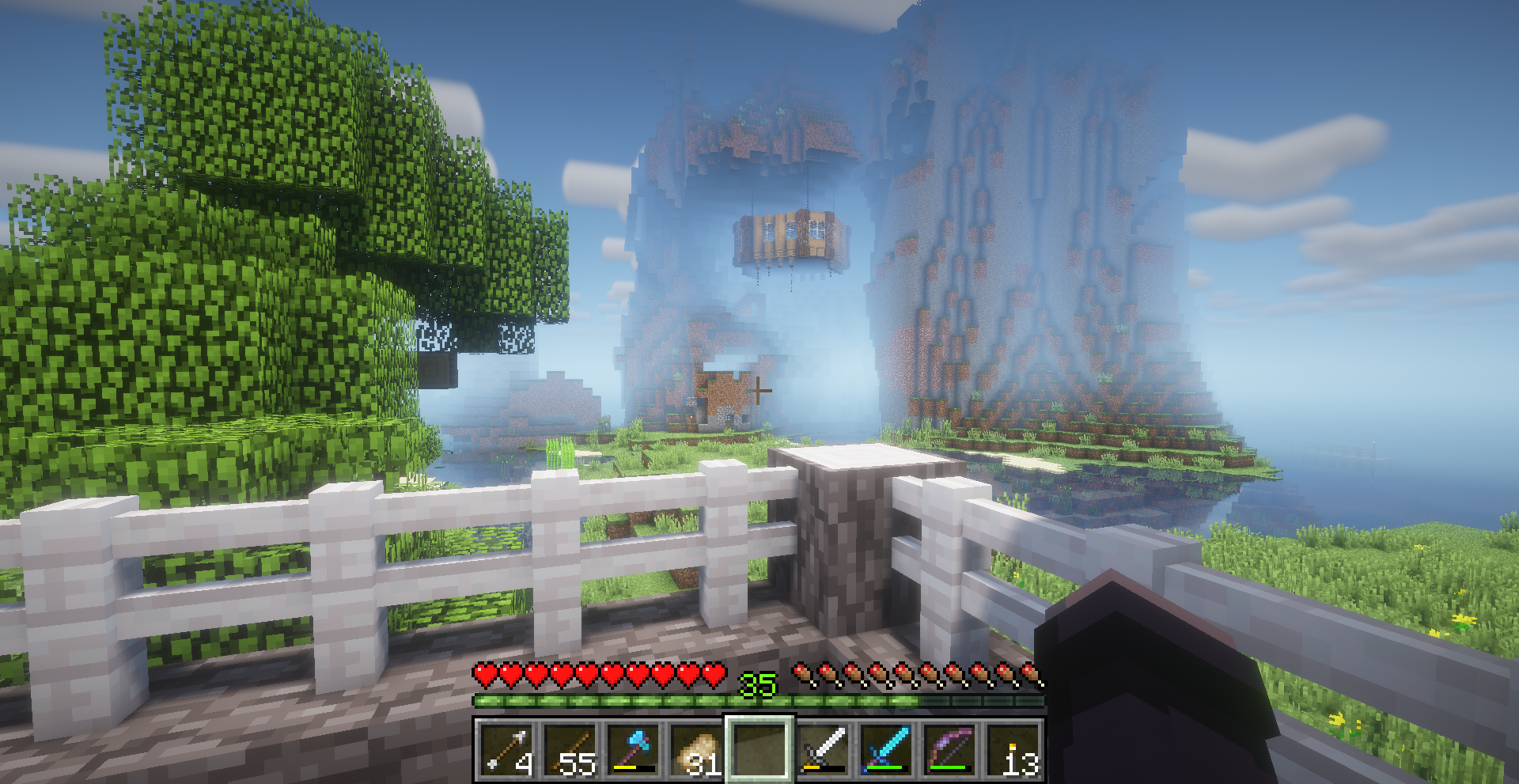Choose the stack of 55 sticks
Image resolution: width=1519 pixels, height=784 pixels.
coord(569,749)
